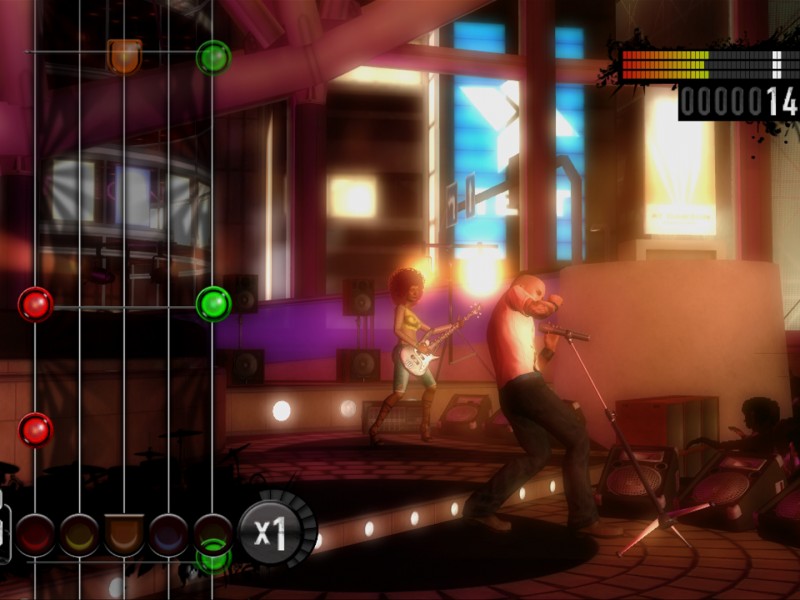Hit the green fret target button

[x=212, y=534]
